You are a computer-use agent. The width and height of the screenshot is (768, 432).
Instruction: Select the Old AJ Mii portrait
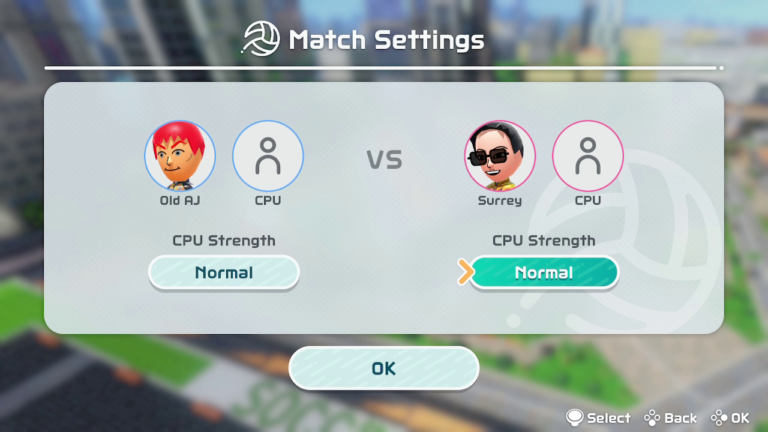[180, 156]
